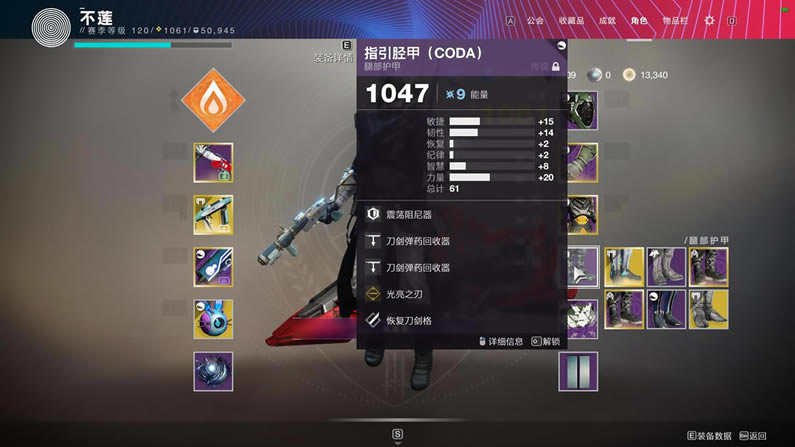
Task: Switch to the 物品栏 tab
Action: click(x=675, y=20)
